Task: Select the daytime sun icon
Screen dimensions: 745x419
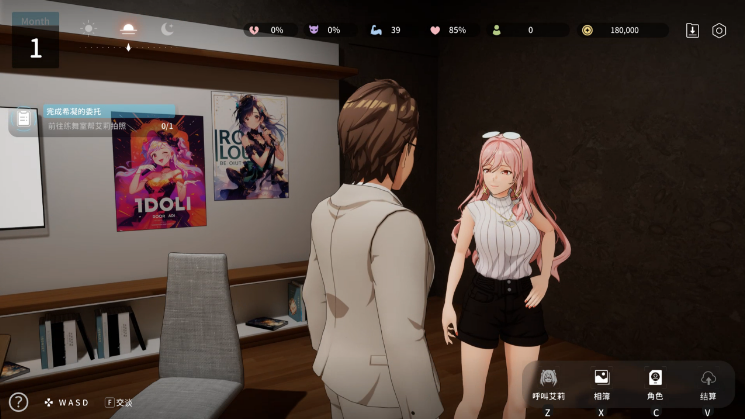Action: point(89,29)
